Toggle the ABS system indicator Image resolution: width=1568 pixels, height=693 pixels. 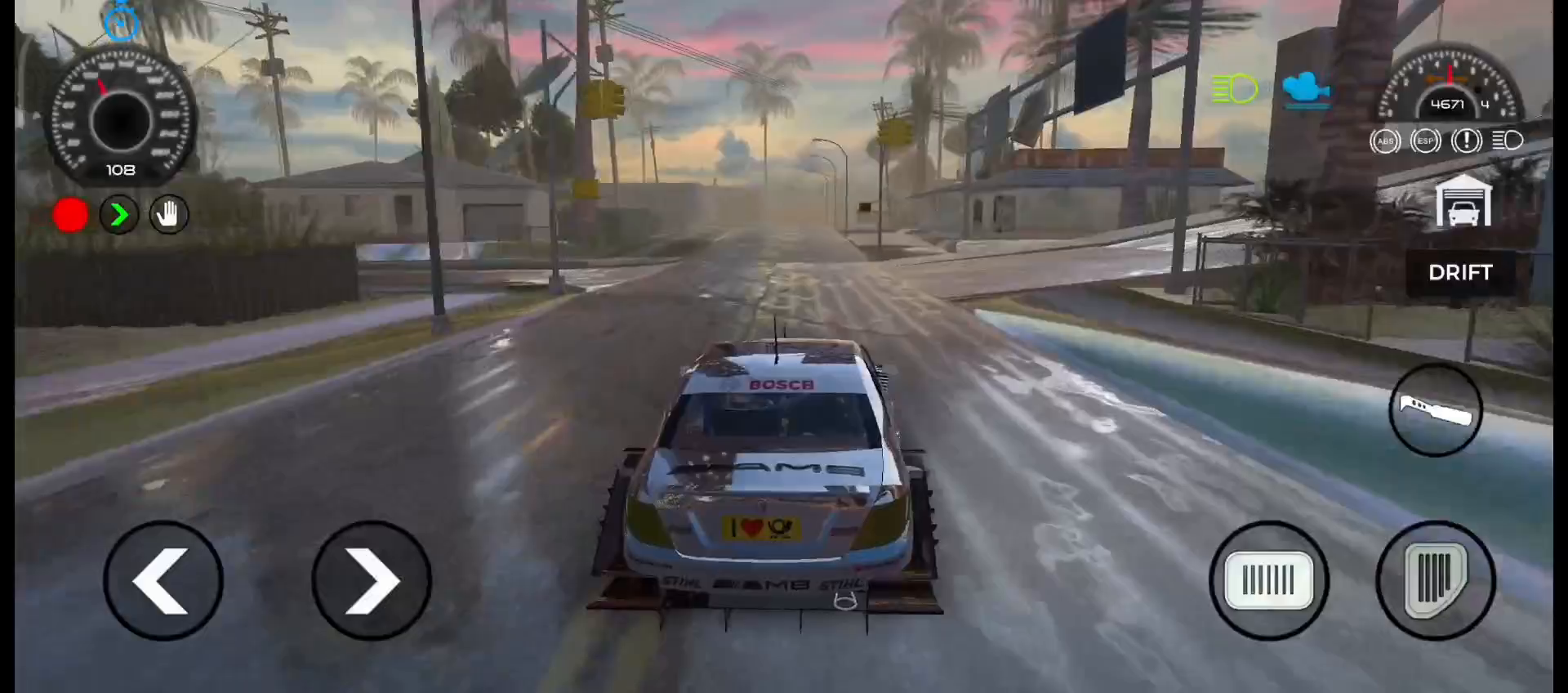tap(1385, 141)
